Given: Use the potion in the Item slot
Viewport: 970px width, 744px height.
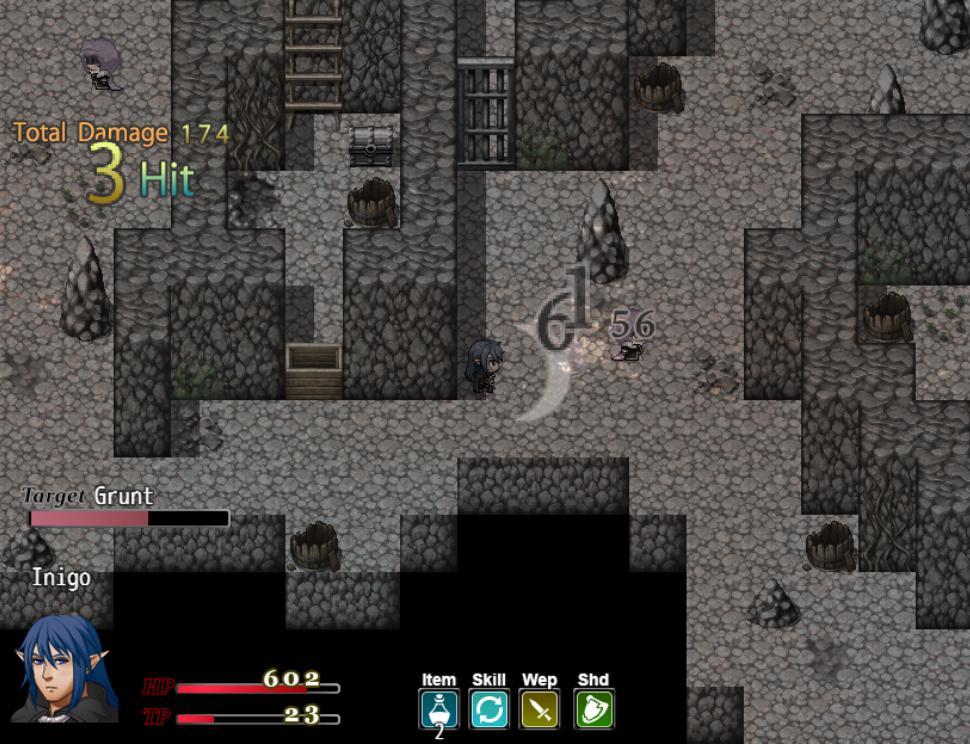Looking at the screenshot, I should click(x=438, y=709).
